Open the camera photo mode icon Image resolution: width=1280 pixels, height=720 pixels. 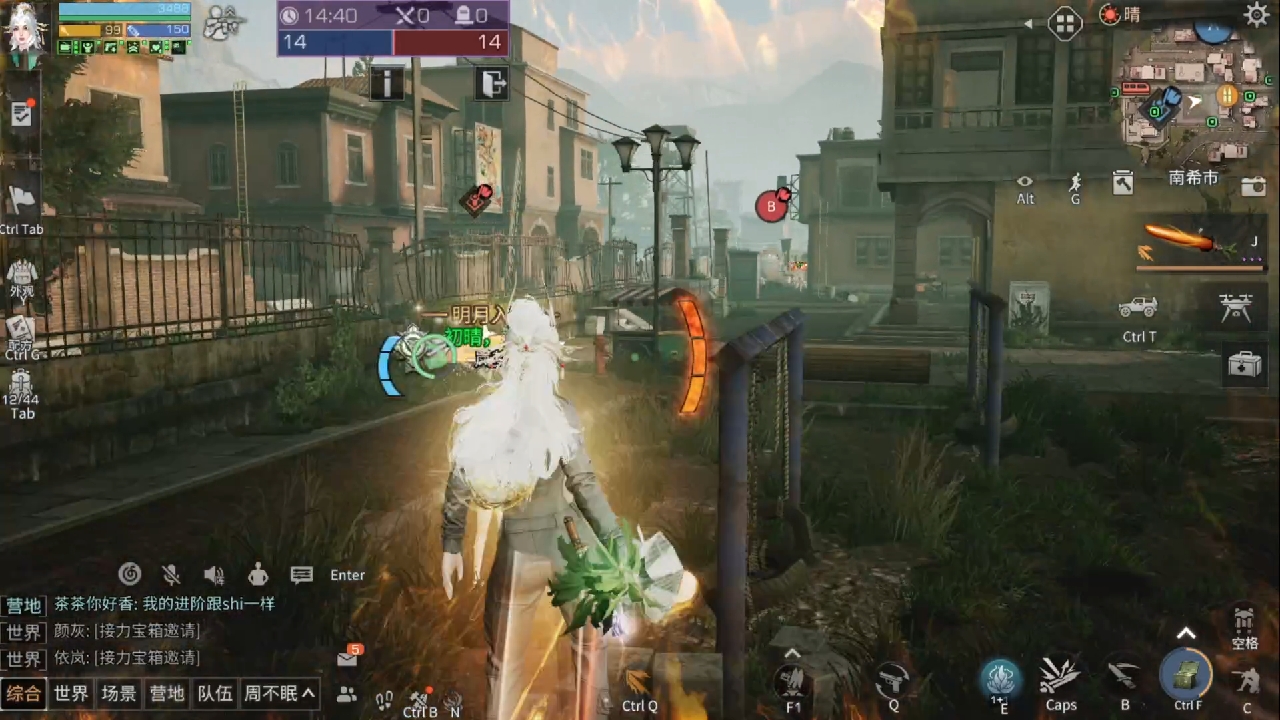(1253, 186)
